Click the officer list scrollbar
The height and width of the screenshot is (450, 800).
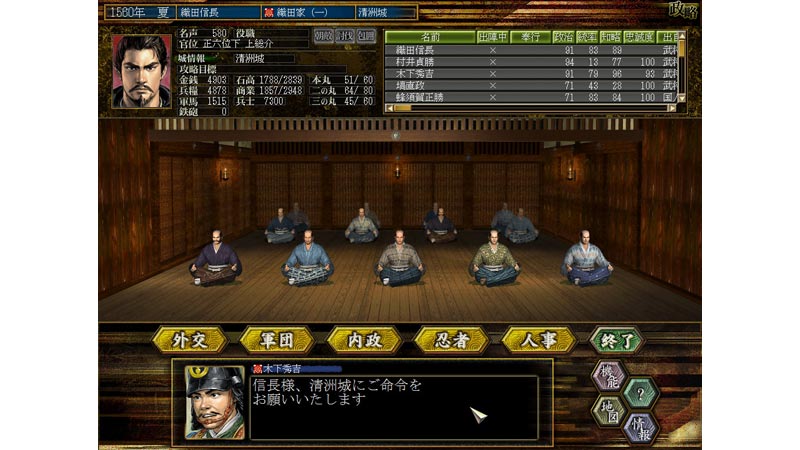click(682, 70)
